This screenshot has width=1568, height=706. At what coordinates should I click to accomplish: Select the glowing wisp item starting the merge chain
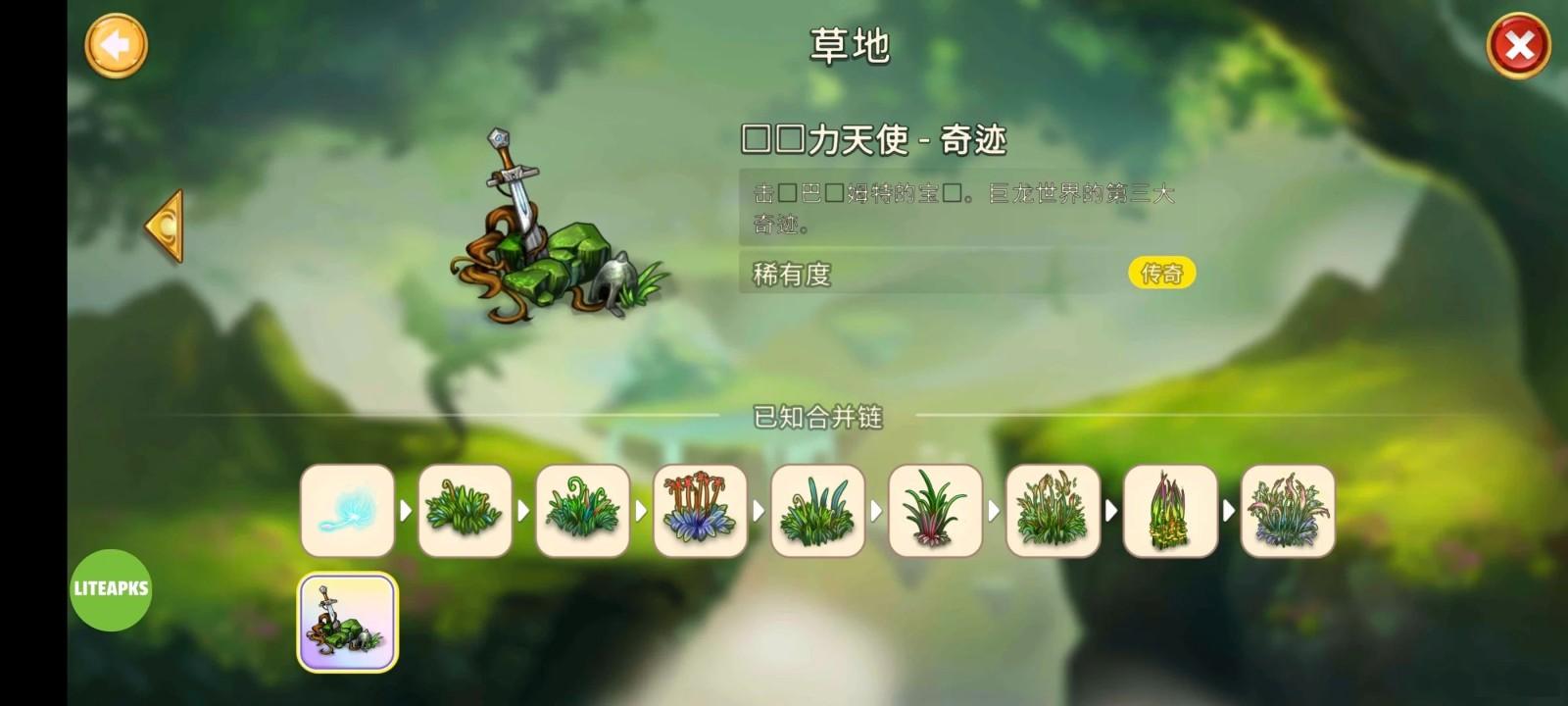click(348, 512)
